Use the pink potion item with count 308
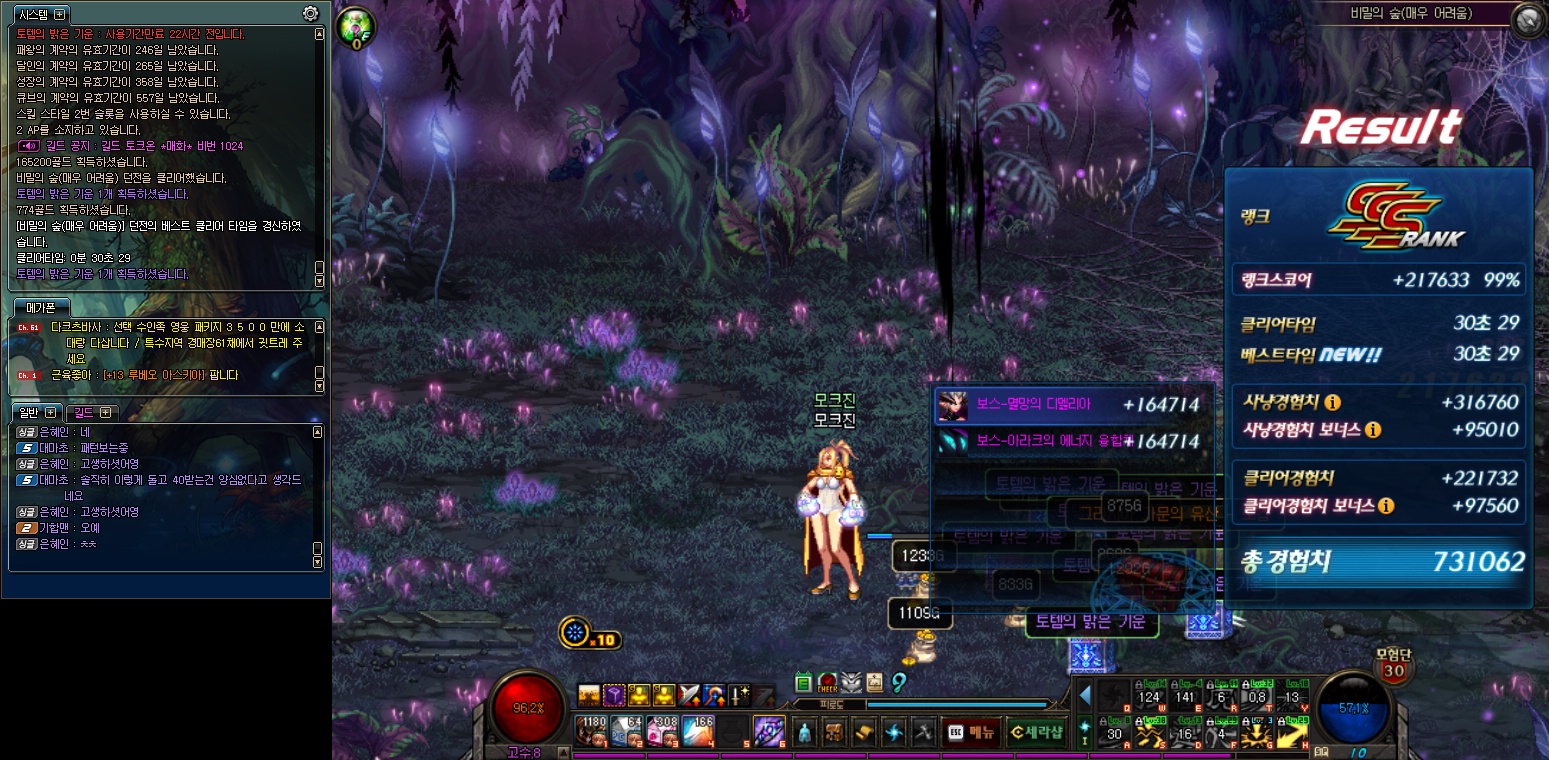 coord(661,731)
